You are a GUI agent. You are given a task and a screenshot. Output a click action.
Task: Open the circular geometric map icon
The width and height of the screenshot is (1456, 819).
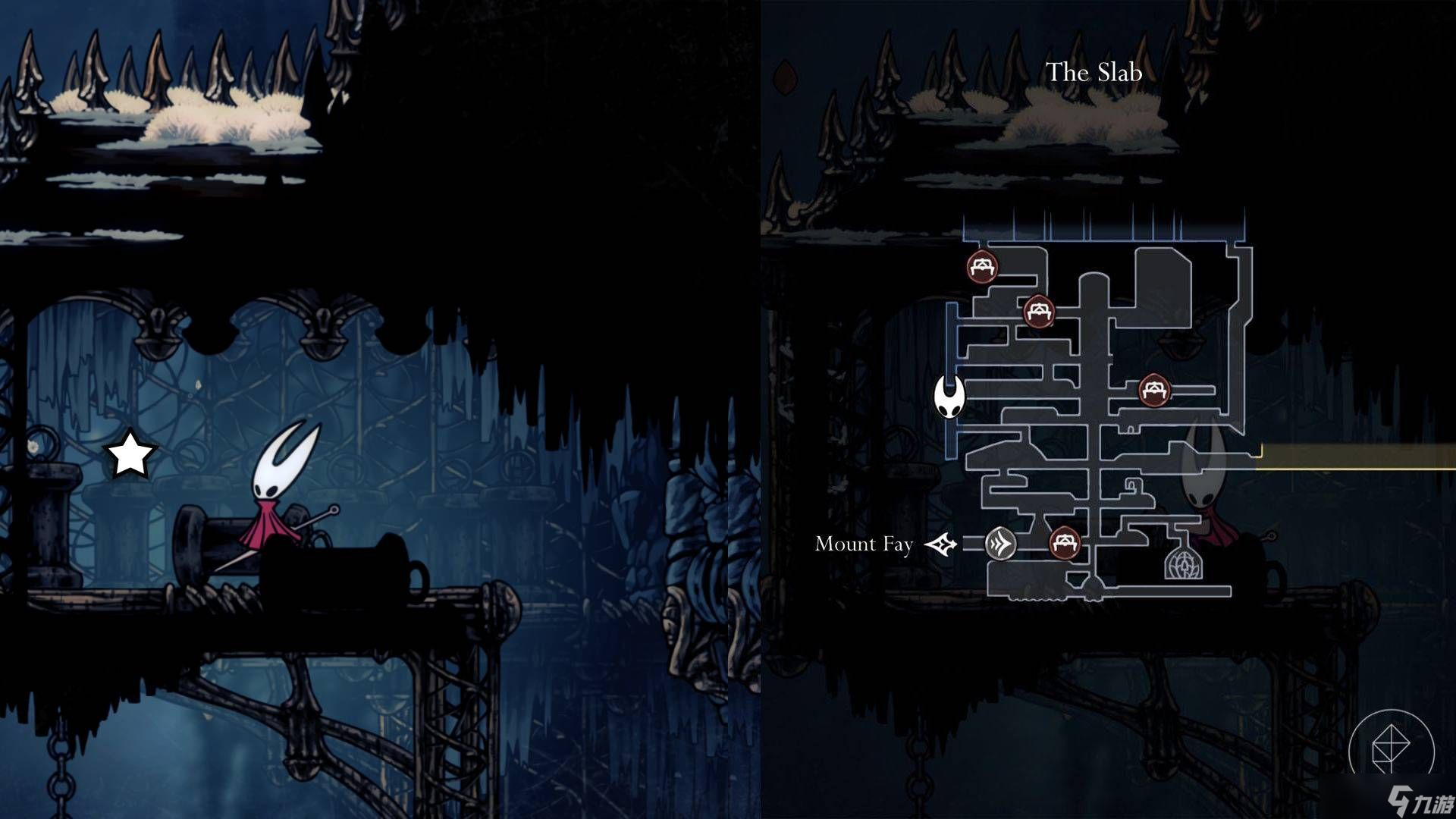[x=1391, y=751]
